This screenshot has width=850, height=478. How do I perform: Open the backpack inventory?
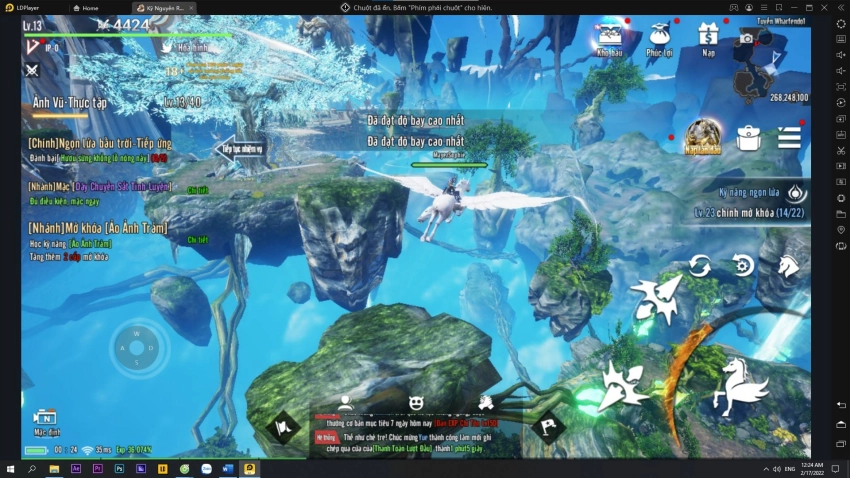(x=748, y=138)
